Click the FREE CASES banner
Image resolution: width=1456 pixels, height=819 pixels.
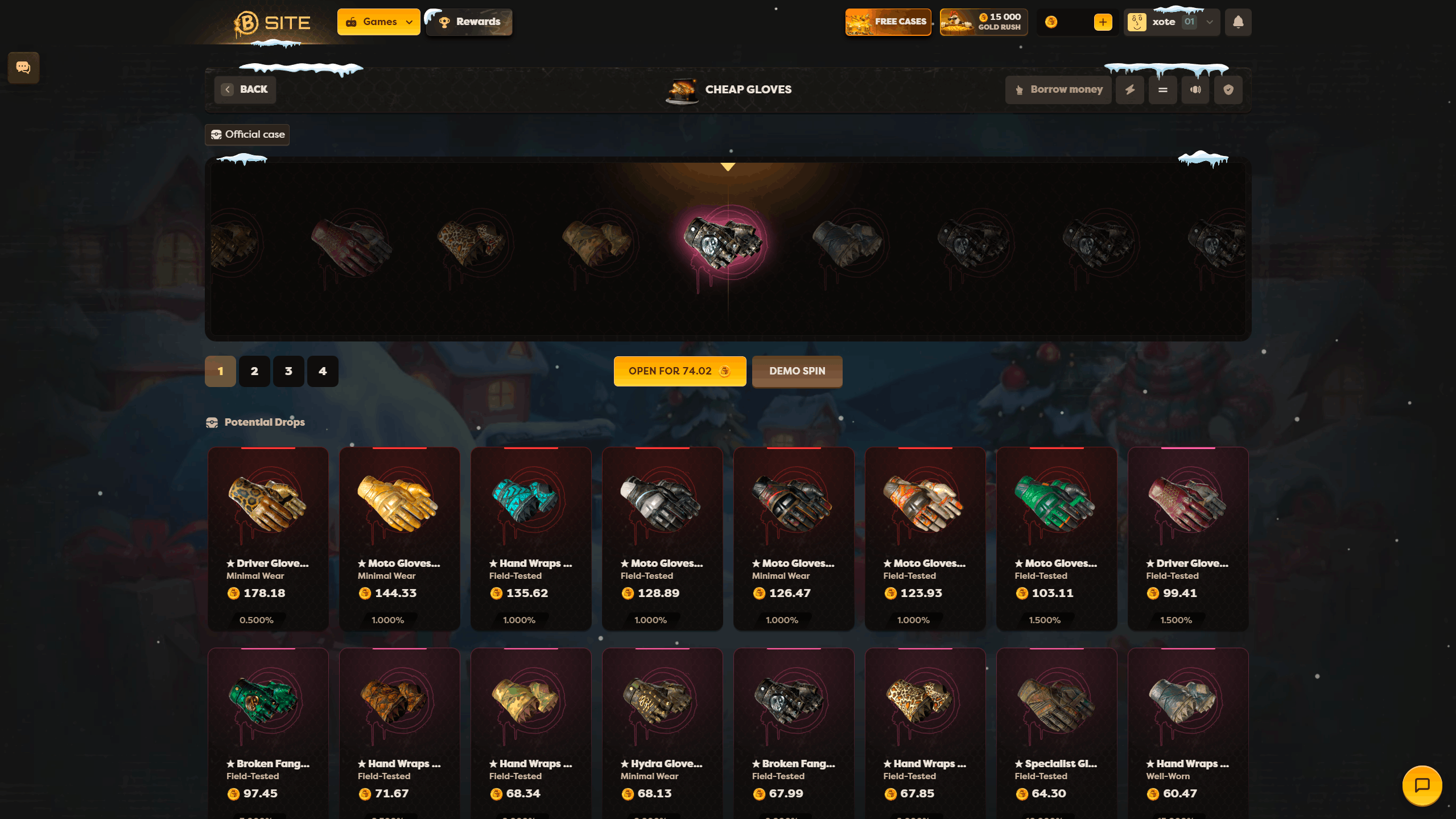point(888,22)
